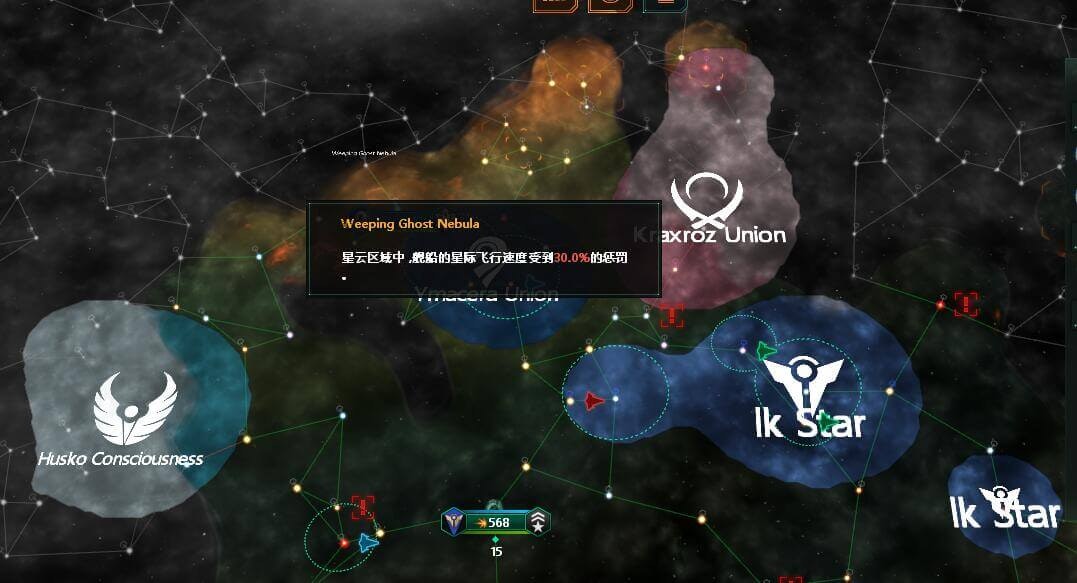Click the larger Ik Star empire emblem
Image resolution: width=1077 pixels, height=583 pixels.
click(x=803, y=382)
